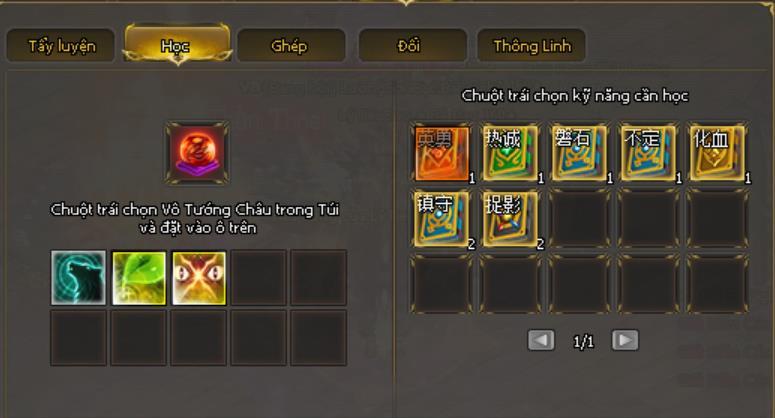Screen dimensions: 775x418
Task: Go to the next skill page
Action: [625, 341]
